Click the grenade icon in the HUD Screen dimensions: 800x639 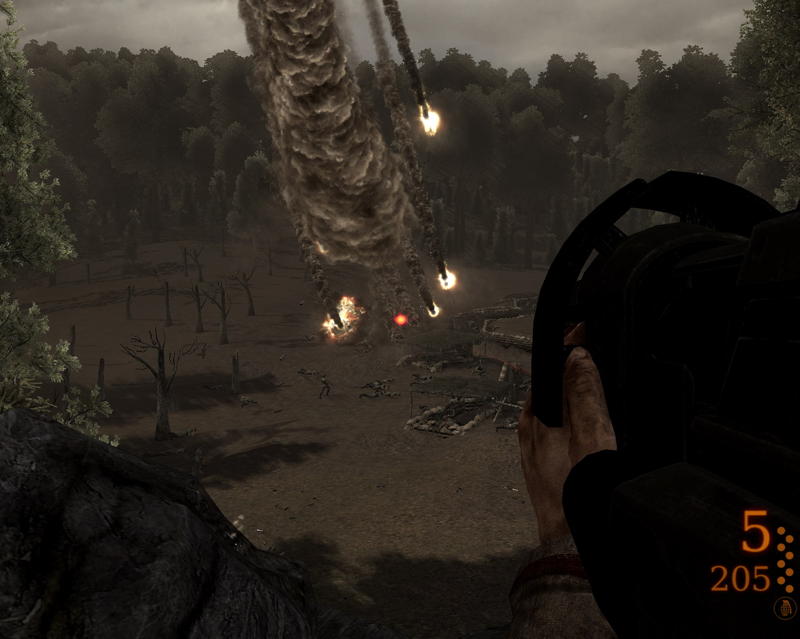(x=783, y=607)
